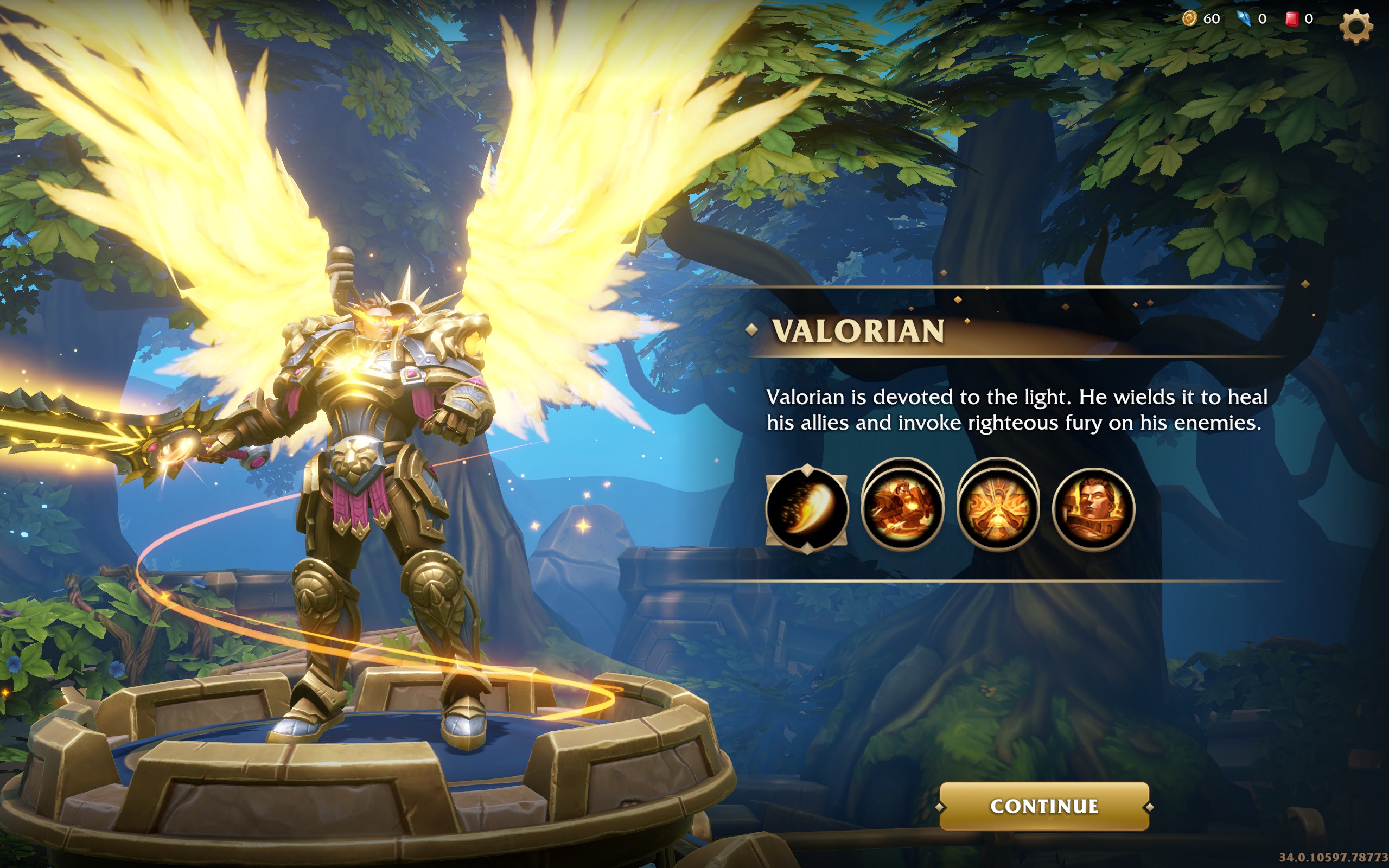This screenshot has height=868, width=1389.
Task: Click the gold coin currency icon
Action: tap(1189, 19)
